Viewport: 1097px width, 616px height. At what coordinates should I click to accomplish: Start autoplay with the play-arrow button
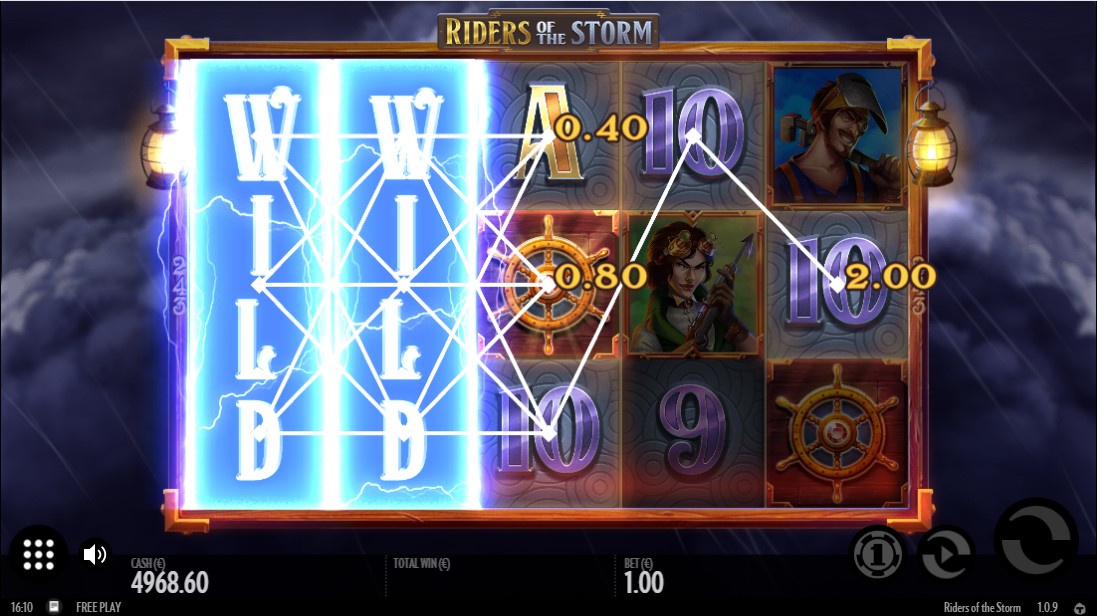point(945,553)
